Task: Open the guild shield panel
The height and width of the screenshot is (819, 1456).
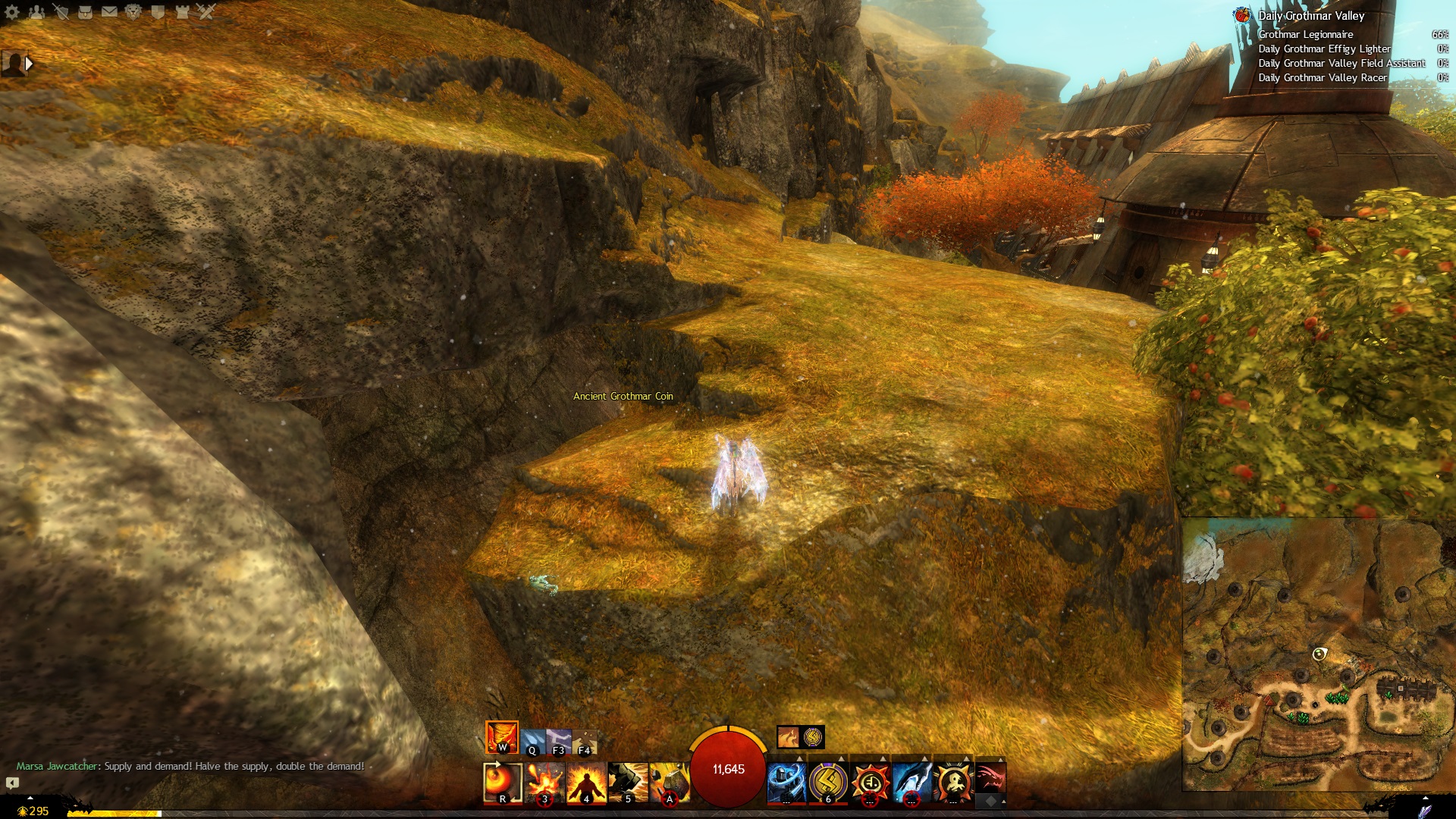Action: click(x=158, y=12)
